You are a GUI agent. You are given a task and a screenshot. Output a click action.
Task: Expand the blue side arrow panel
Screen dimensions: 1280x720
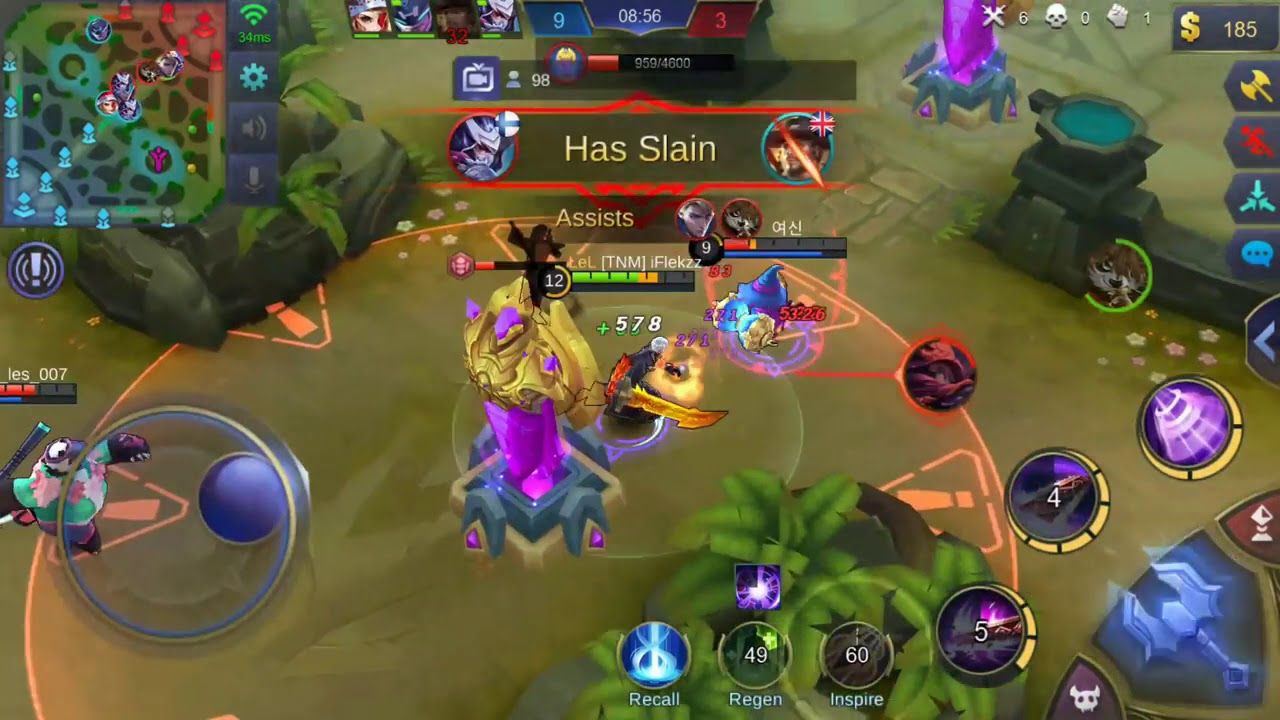coord(1265,342)
